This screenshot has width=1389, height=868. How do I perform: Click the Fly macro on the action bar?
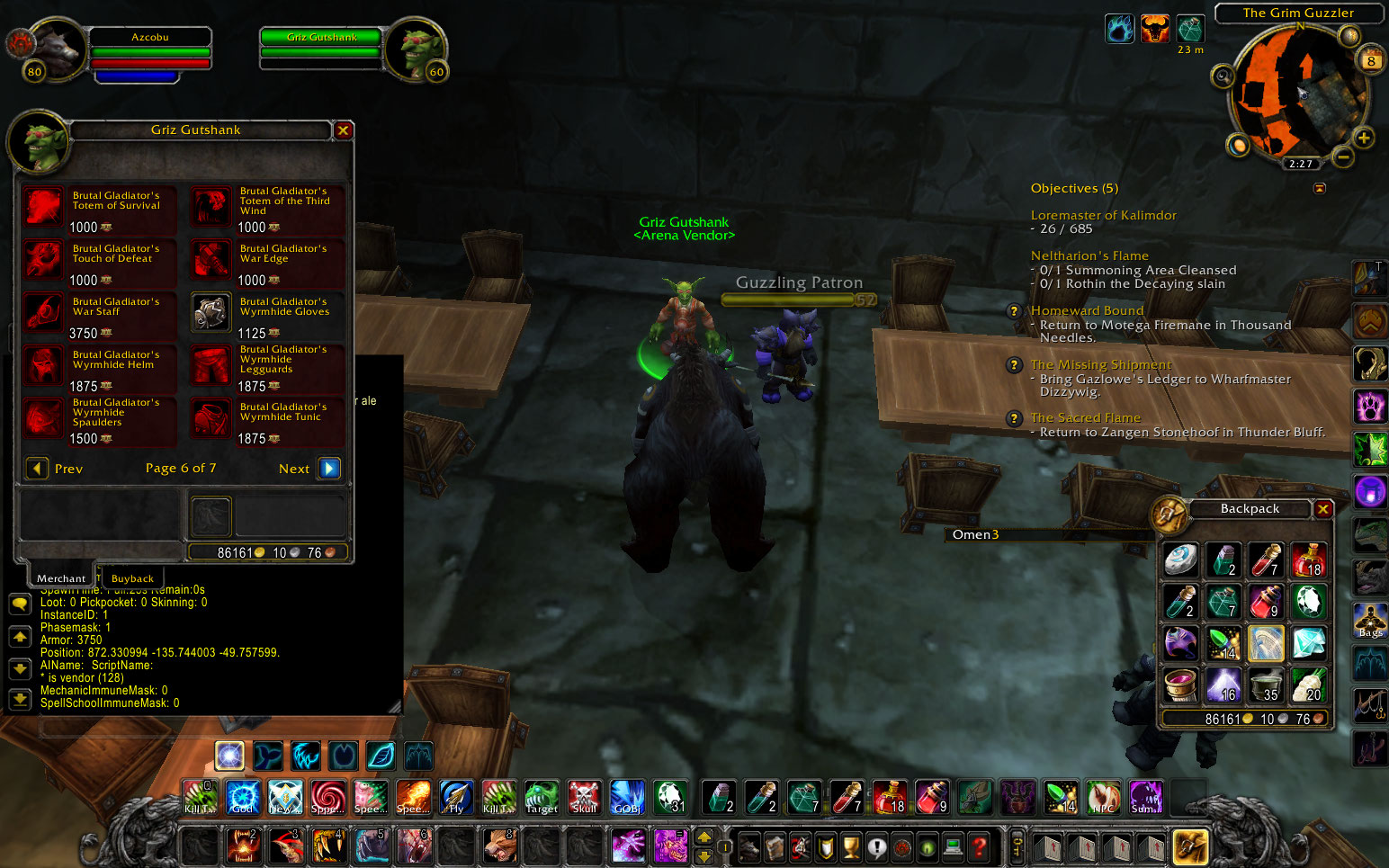457,797
